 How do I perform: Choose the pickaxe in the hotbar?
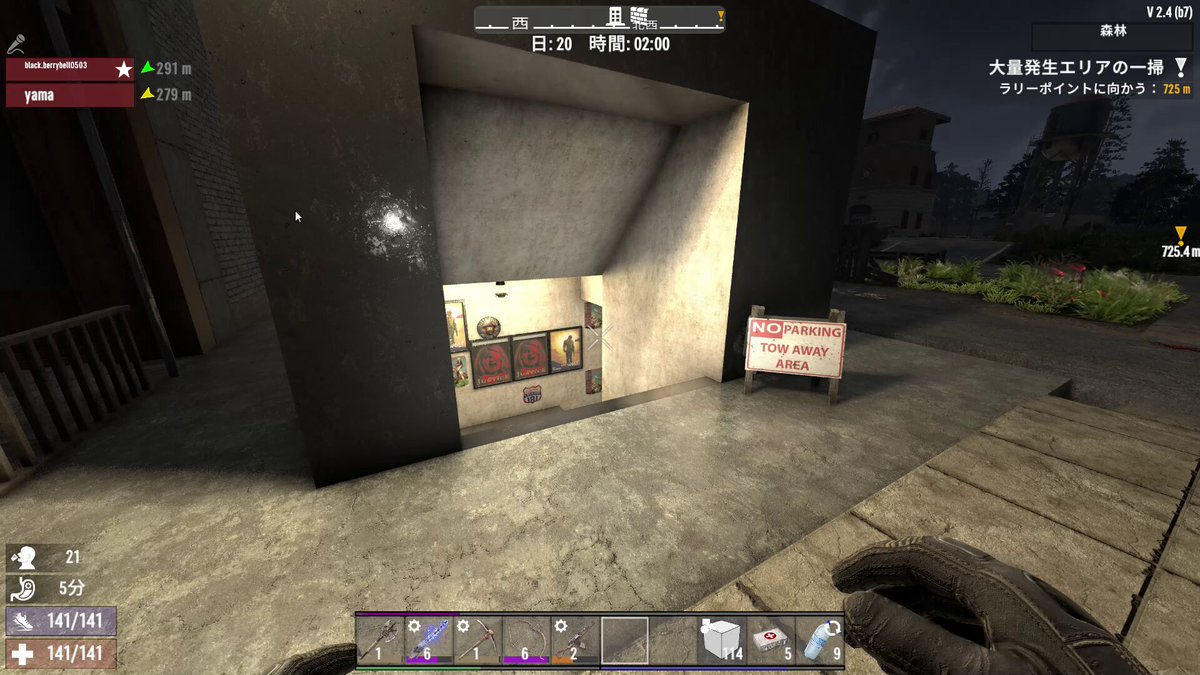478,640
